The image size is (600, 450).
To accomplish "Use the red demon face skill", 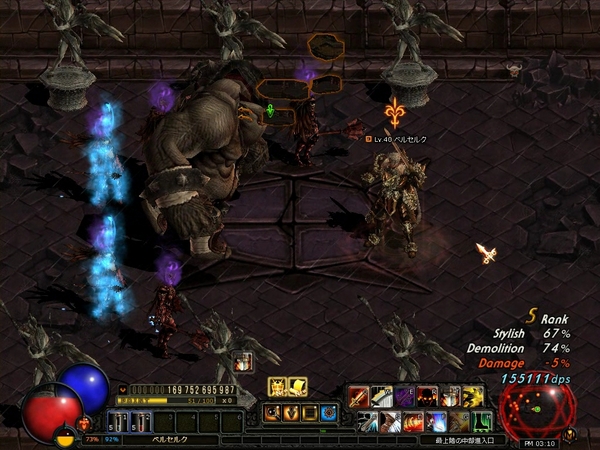I will (427, 396).
